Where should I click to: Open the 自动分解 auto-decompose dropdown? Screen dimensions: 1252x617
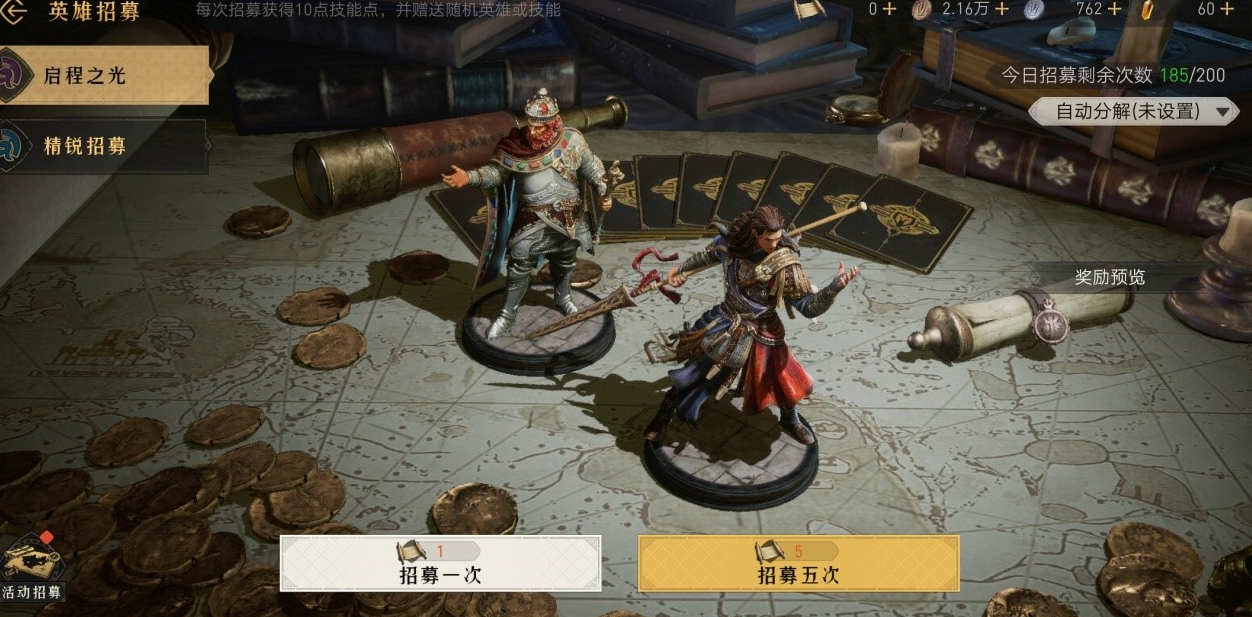[x=1134, y=111]
